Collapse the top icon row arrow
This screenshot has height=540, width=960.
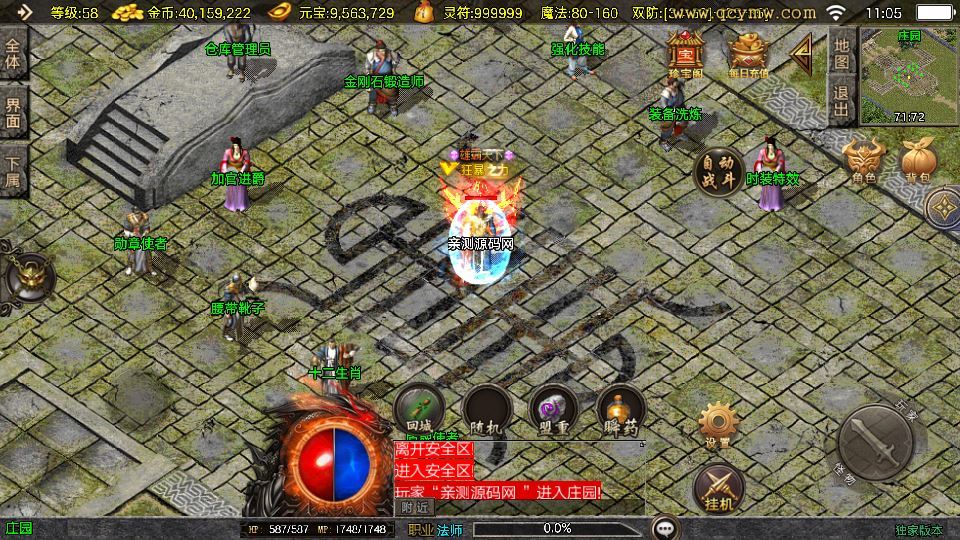(802, 52)
